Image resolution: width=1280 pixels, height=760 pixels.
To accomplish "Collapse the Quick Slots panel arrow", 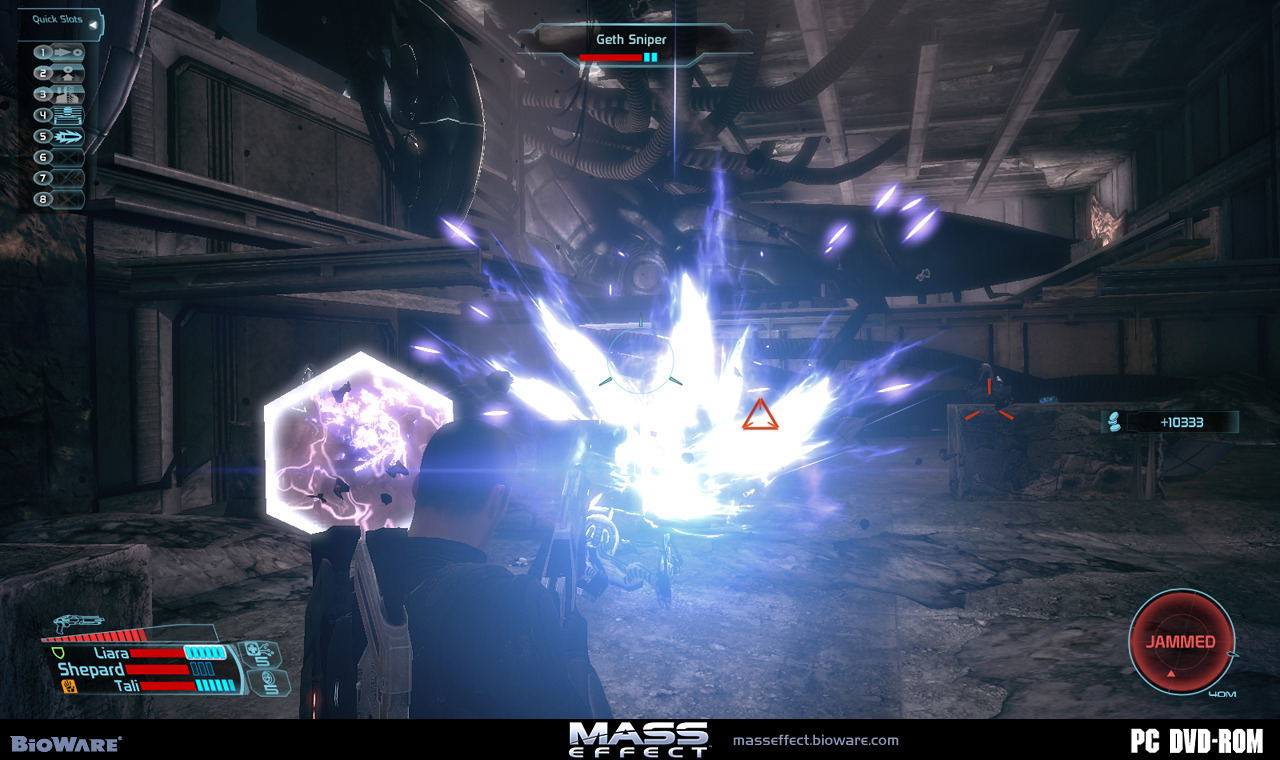I will pyautogui.click(x=92, y=23).
